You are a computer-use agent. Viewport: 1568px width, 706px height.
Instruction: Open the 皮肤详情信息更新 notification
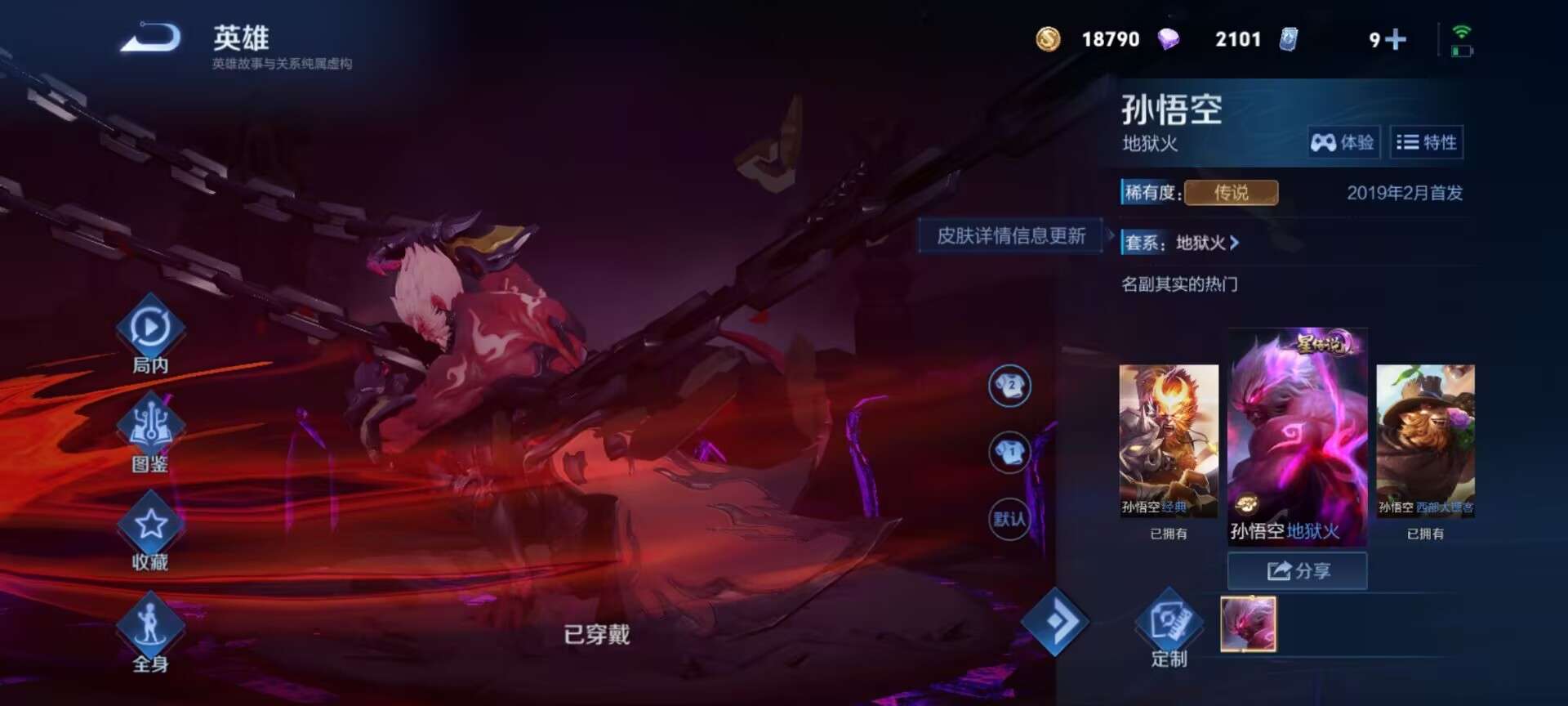1010,235
